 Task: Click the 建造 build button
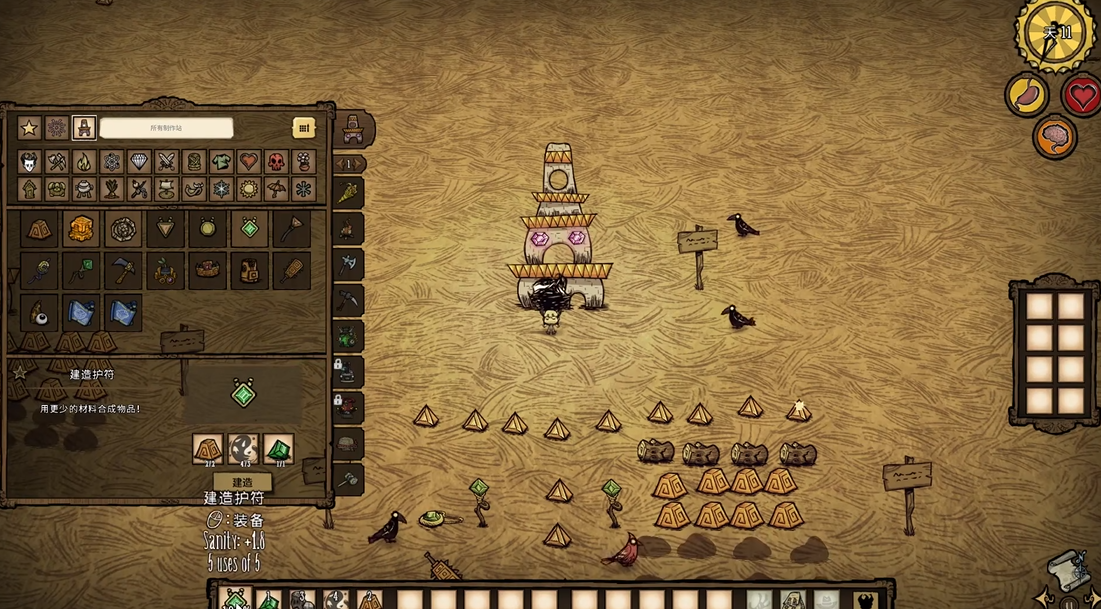click(x=242, y=481)
